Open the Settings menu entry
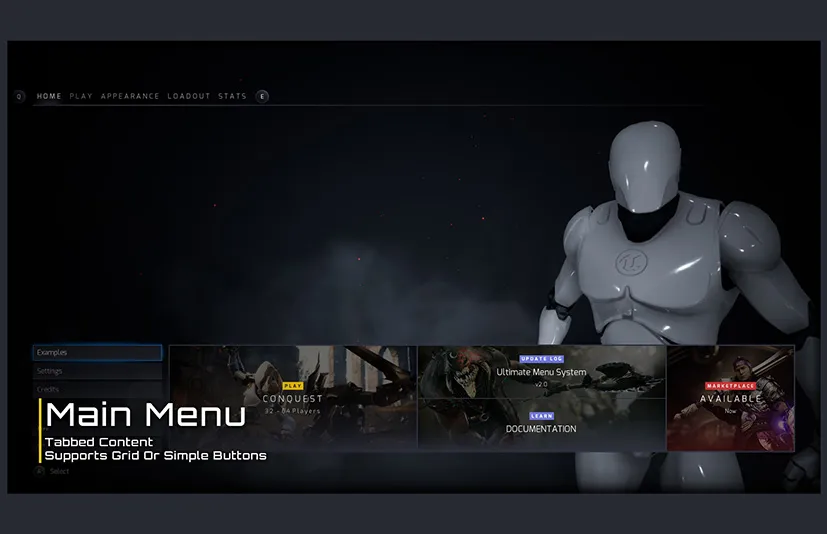Image resolution: width=827 pixels, height=534 pixels. [x=97, y=371]
